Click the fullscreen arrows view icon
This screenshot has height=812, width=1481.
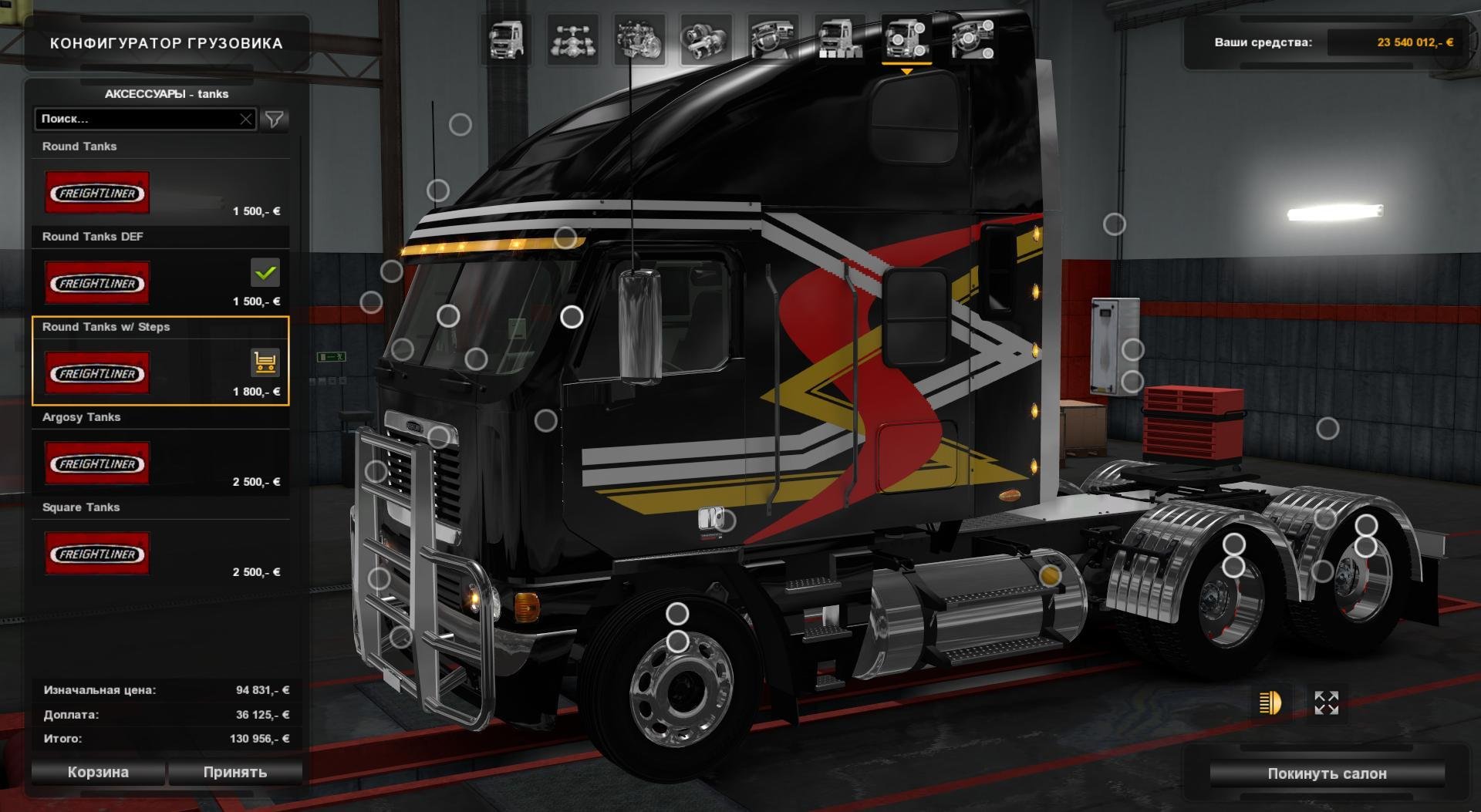click(x=1325, y=702)
